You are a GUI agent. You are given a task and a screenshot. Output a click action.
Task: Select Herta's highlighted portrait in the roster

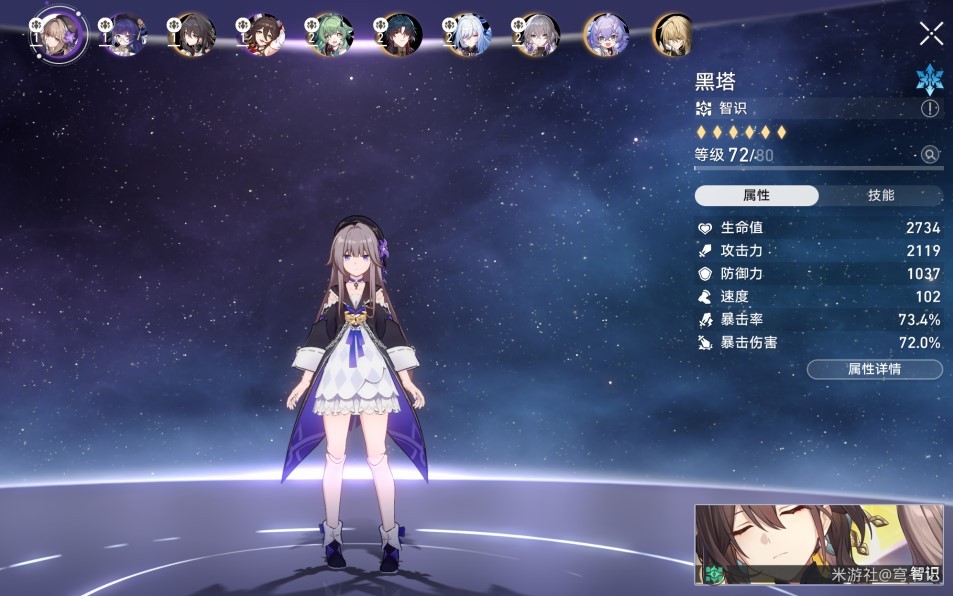[57, 35]
